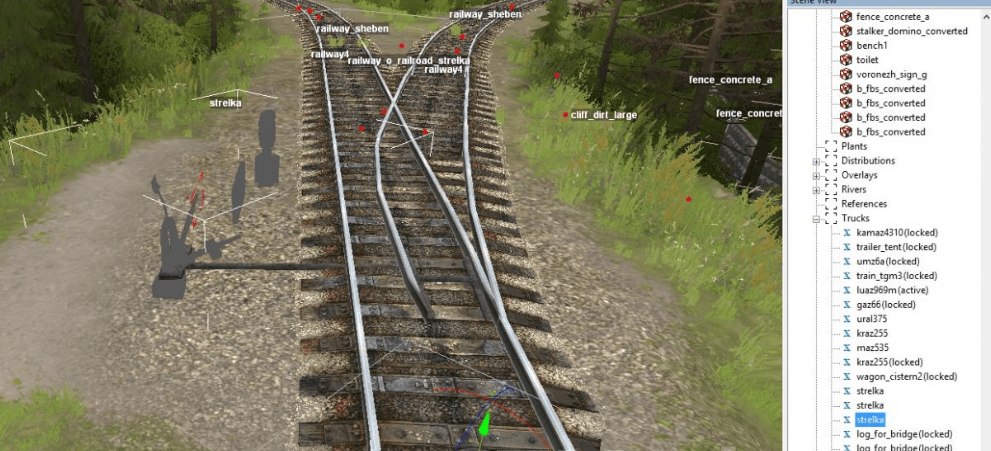Select the kamaz4310(locked) truck
The image size is (991, 451).
(896, 232)
